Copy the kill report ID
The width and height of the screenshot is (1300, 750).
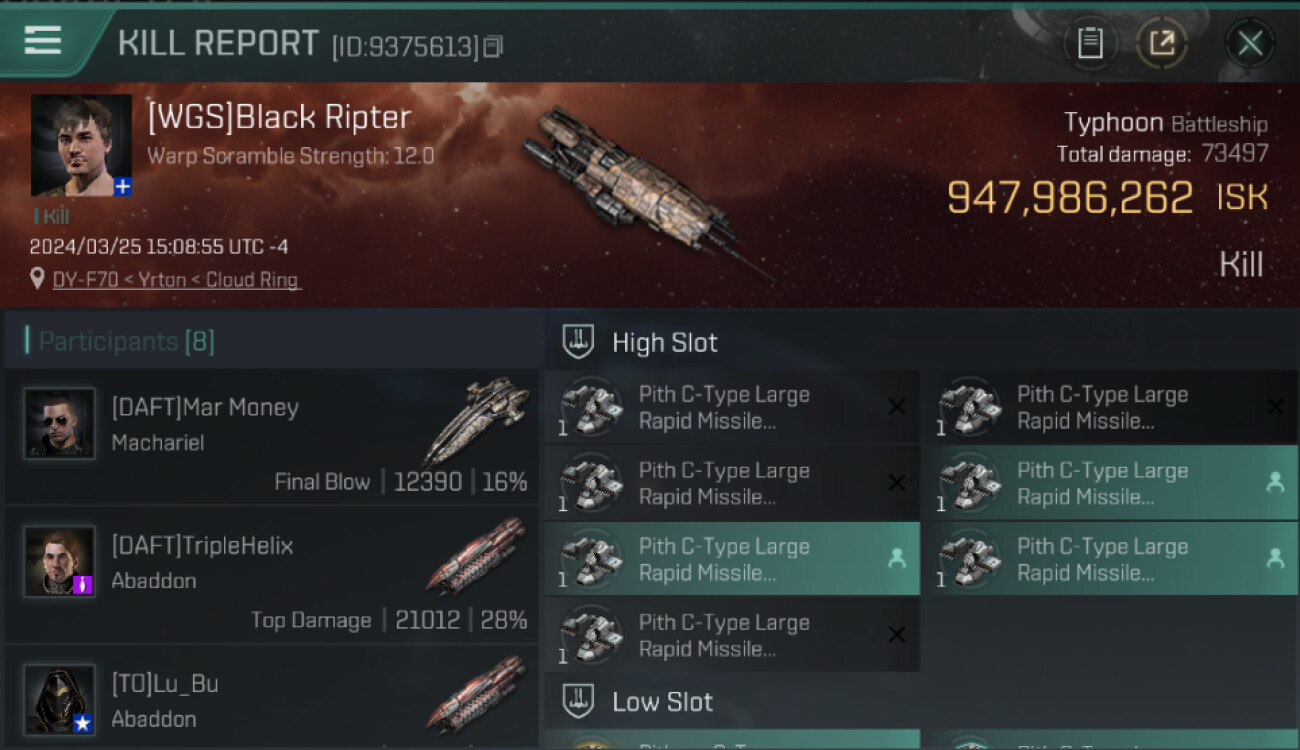493,46
